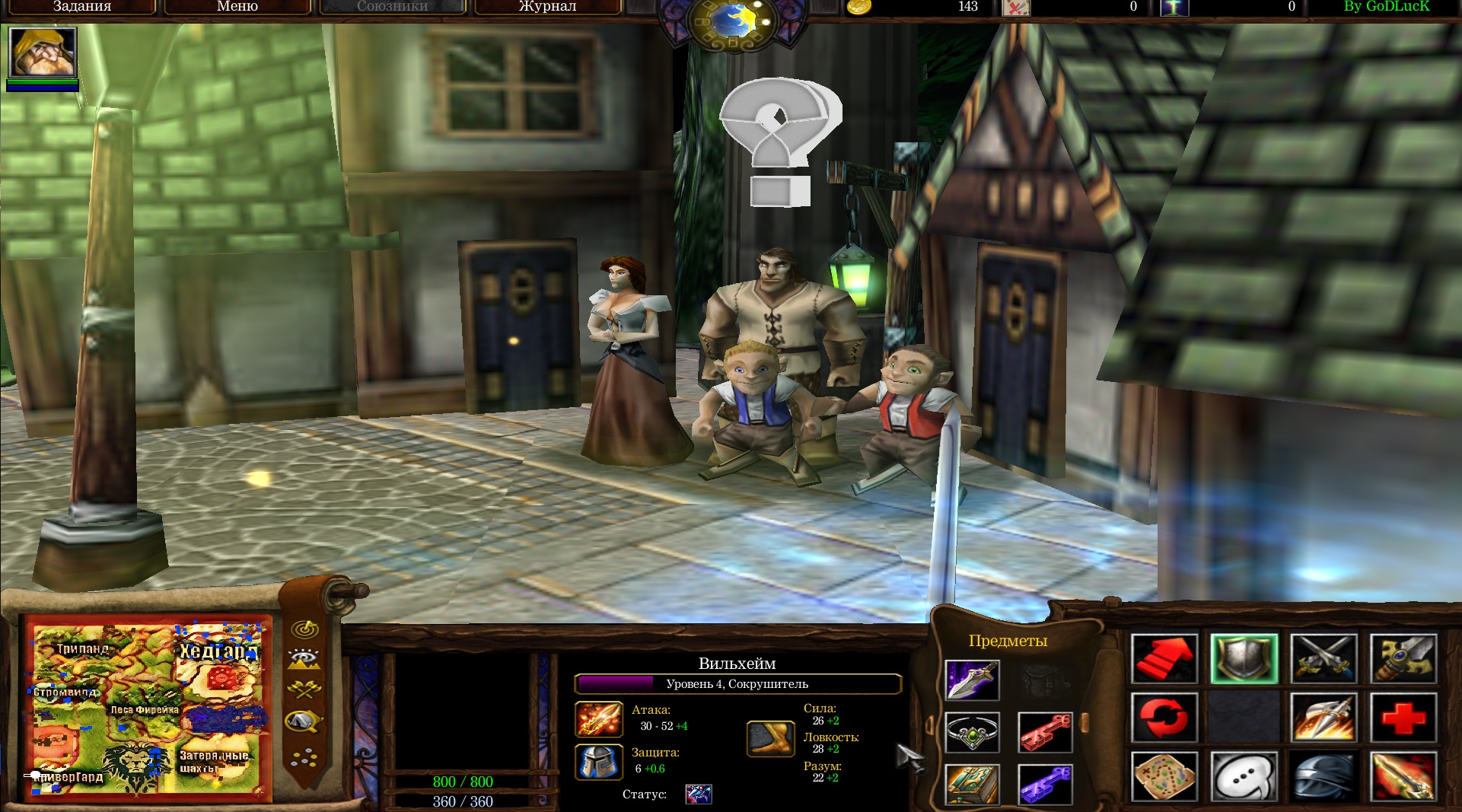Select the green gem ring item

[x=972, y=732]
